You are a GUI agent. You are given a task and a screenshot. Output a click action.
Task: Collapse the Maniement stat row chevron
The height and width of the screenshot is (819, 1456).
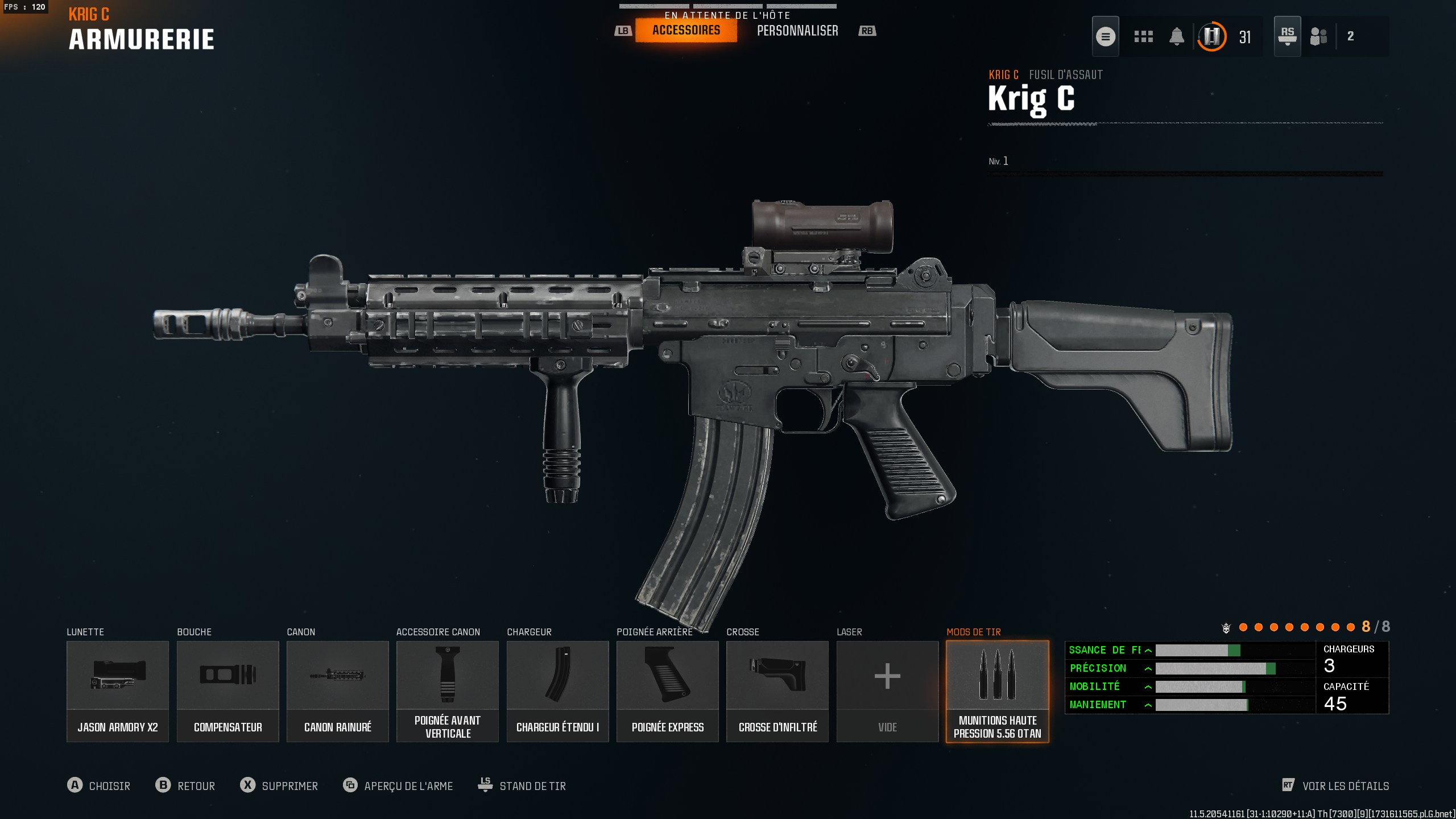click(x=1149, y=704)
